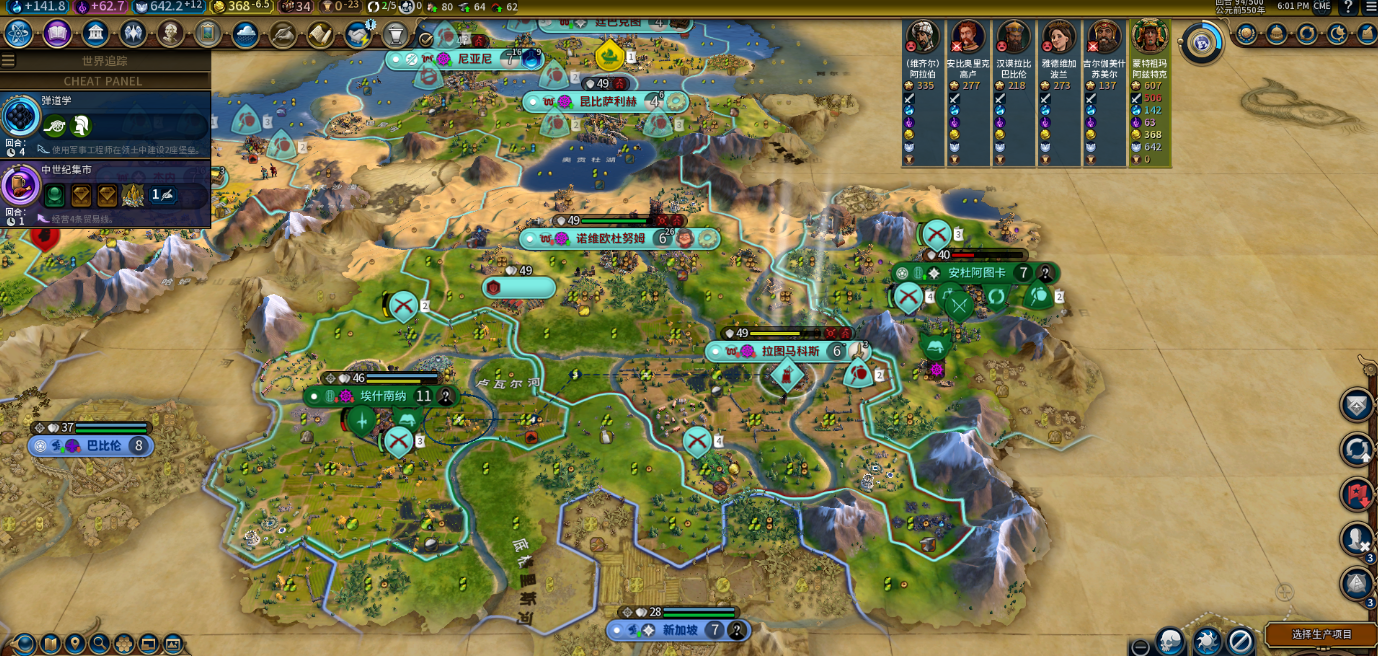Open the Kashgar (埃什南纳) city banner
1378x656 pixels.
[382, 396]
